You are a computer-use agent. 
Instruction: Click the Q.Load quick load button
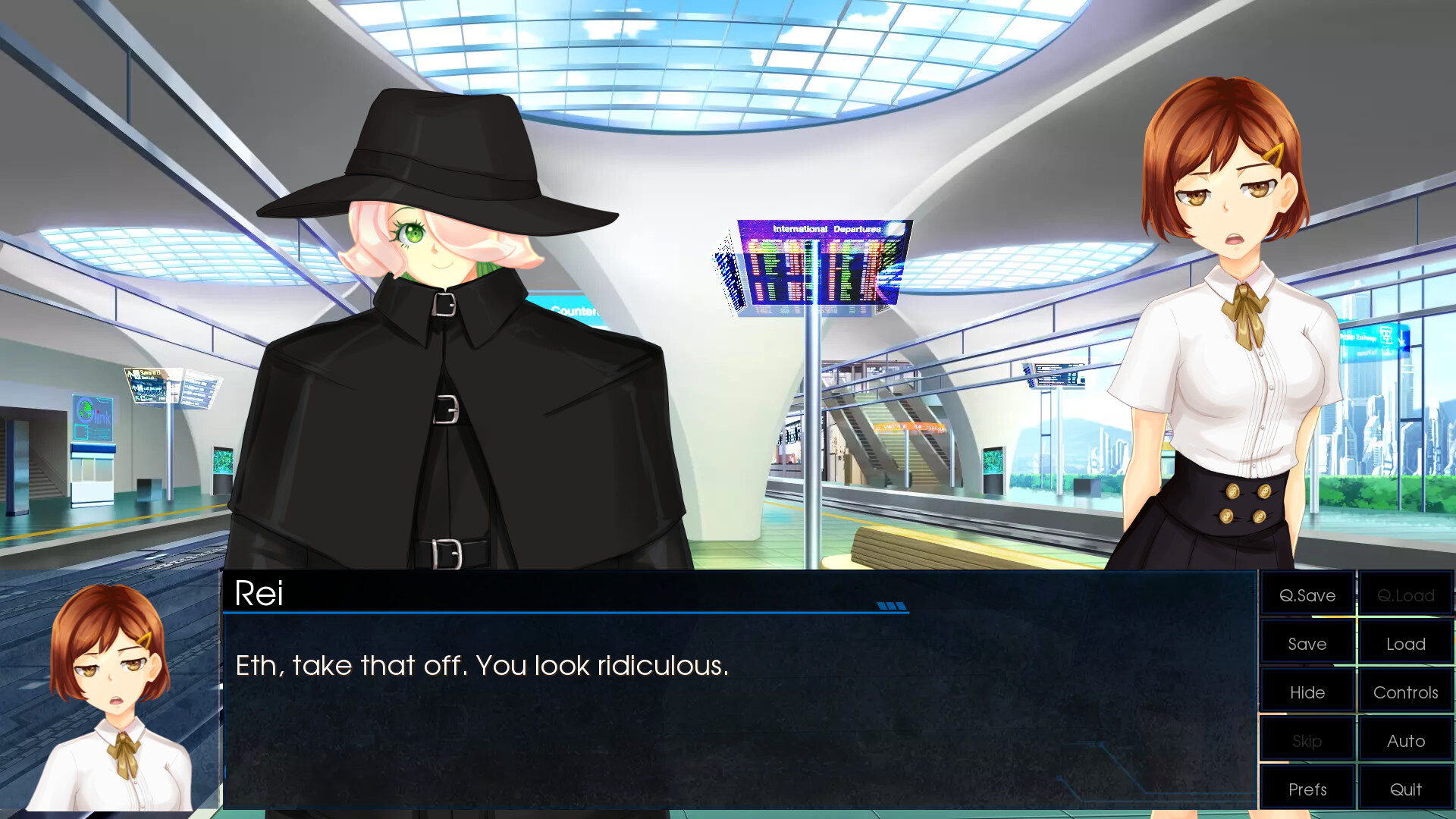point(1405,595)
